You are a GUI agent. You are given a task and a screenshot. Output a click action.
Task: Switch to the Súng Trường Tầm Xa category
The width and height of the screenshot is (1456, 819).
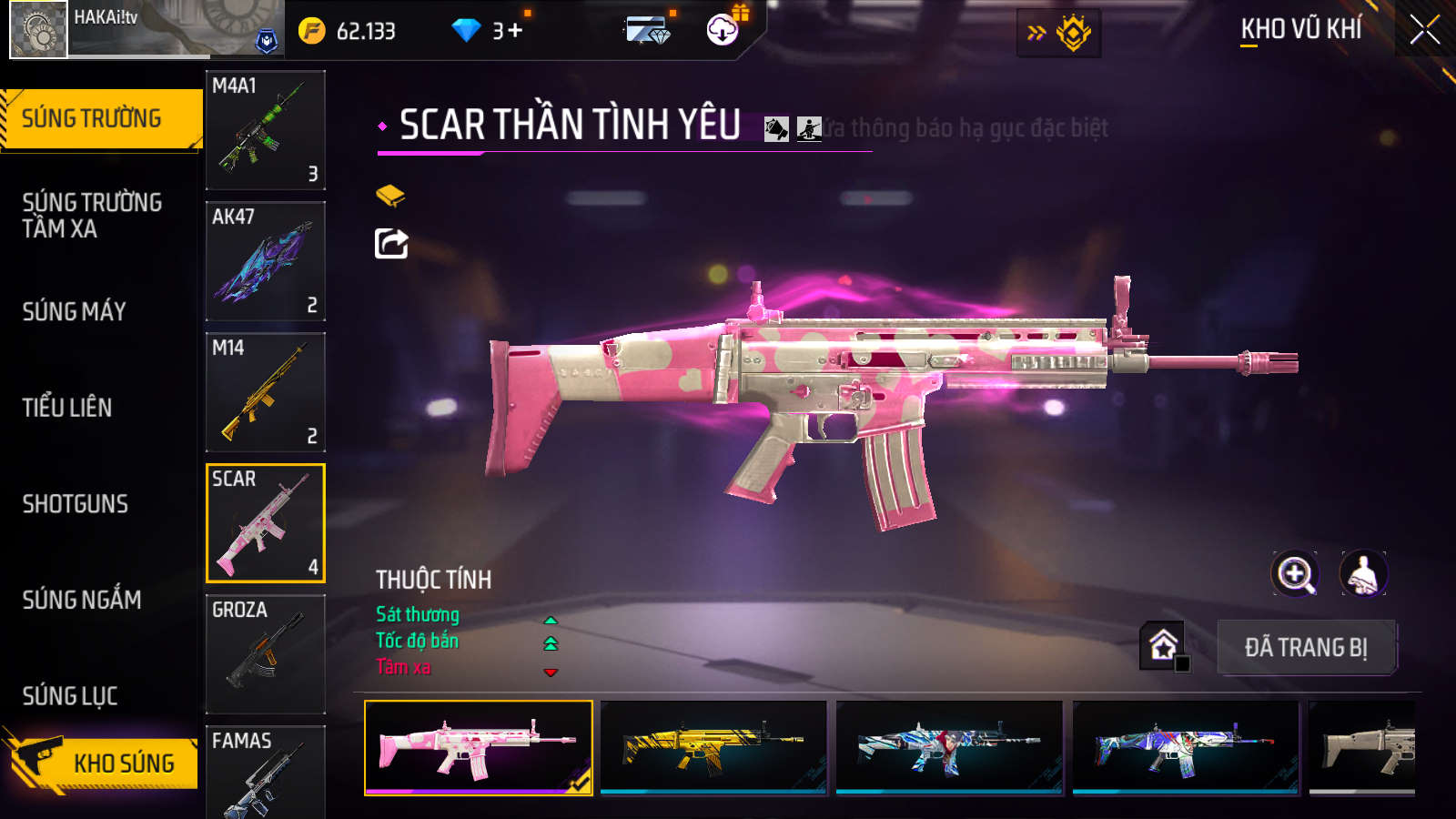coord(92,216)
